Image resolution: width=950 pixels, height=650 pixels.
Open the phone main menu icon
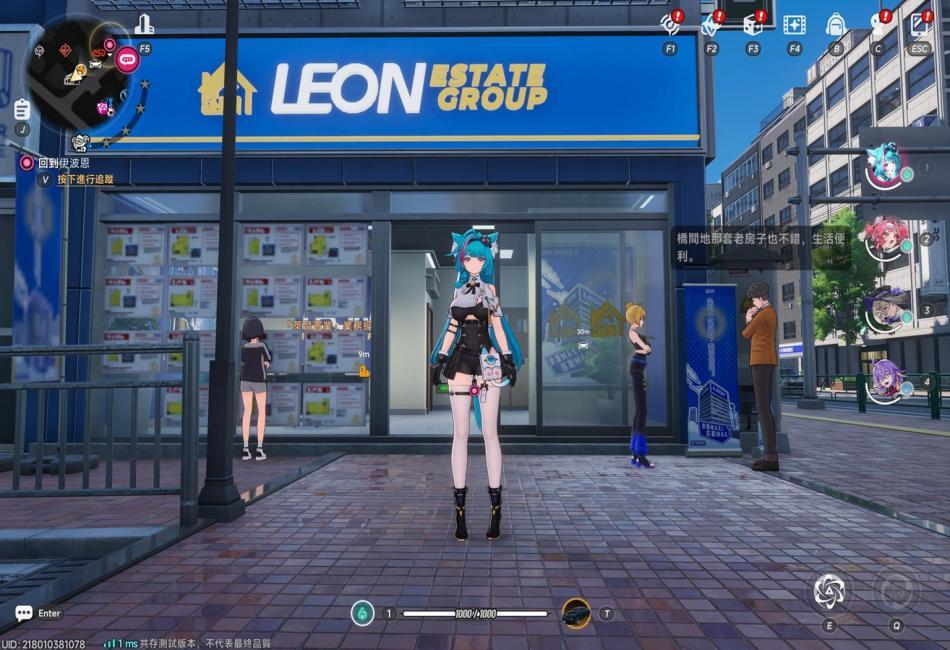920,24
